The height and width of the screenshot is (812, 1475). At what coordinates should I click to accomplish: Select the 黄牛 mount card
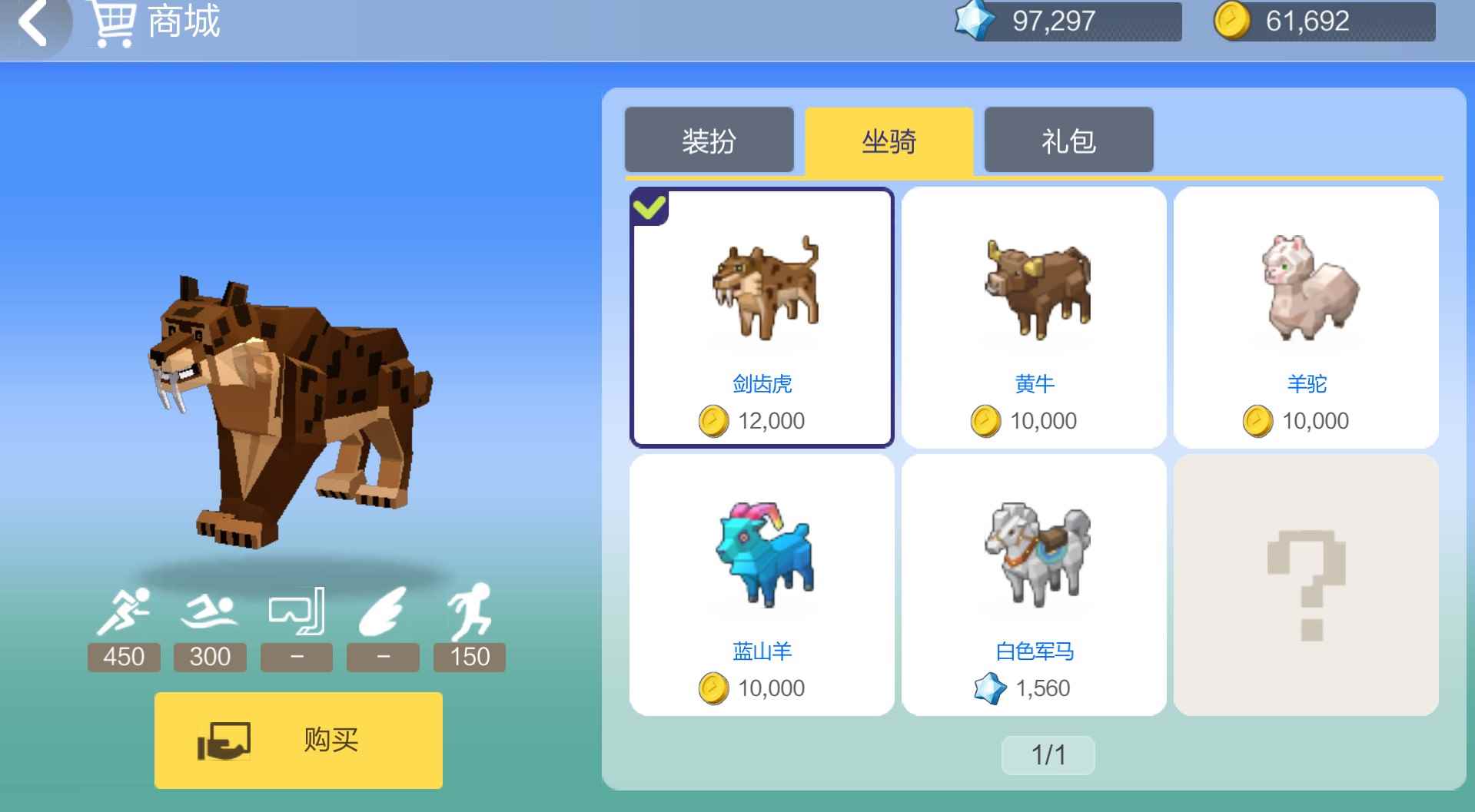click(1035, 315)
